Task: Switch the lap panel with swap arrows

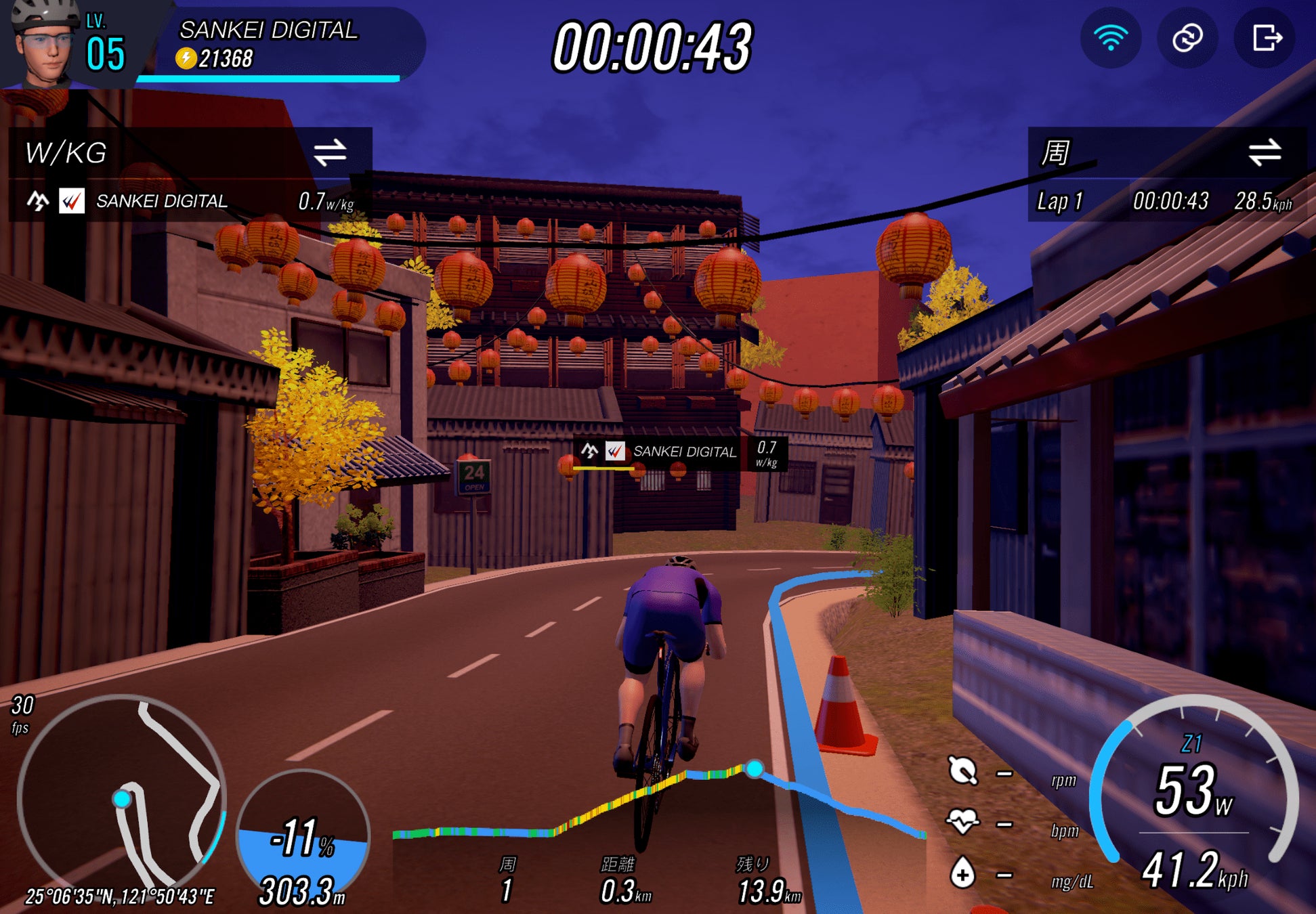Action: [1264, 152]
